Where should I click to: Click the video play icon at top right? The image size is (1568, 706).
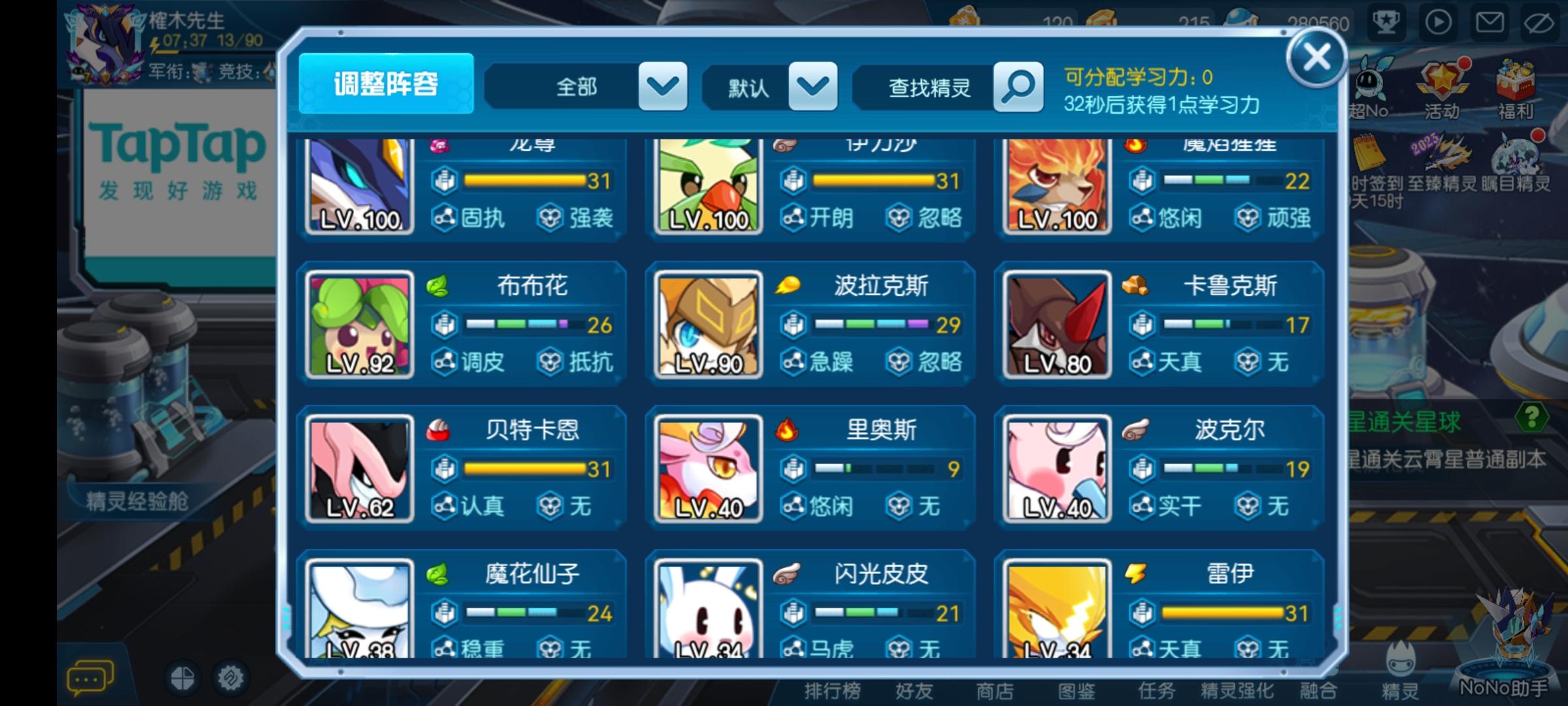click(x=1438, y=22)
